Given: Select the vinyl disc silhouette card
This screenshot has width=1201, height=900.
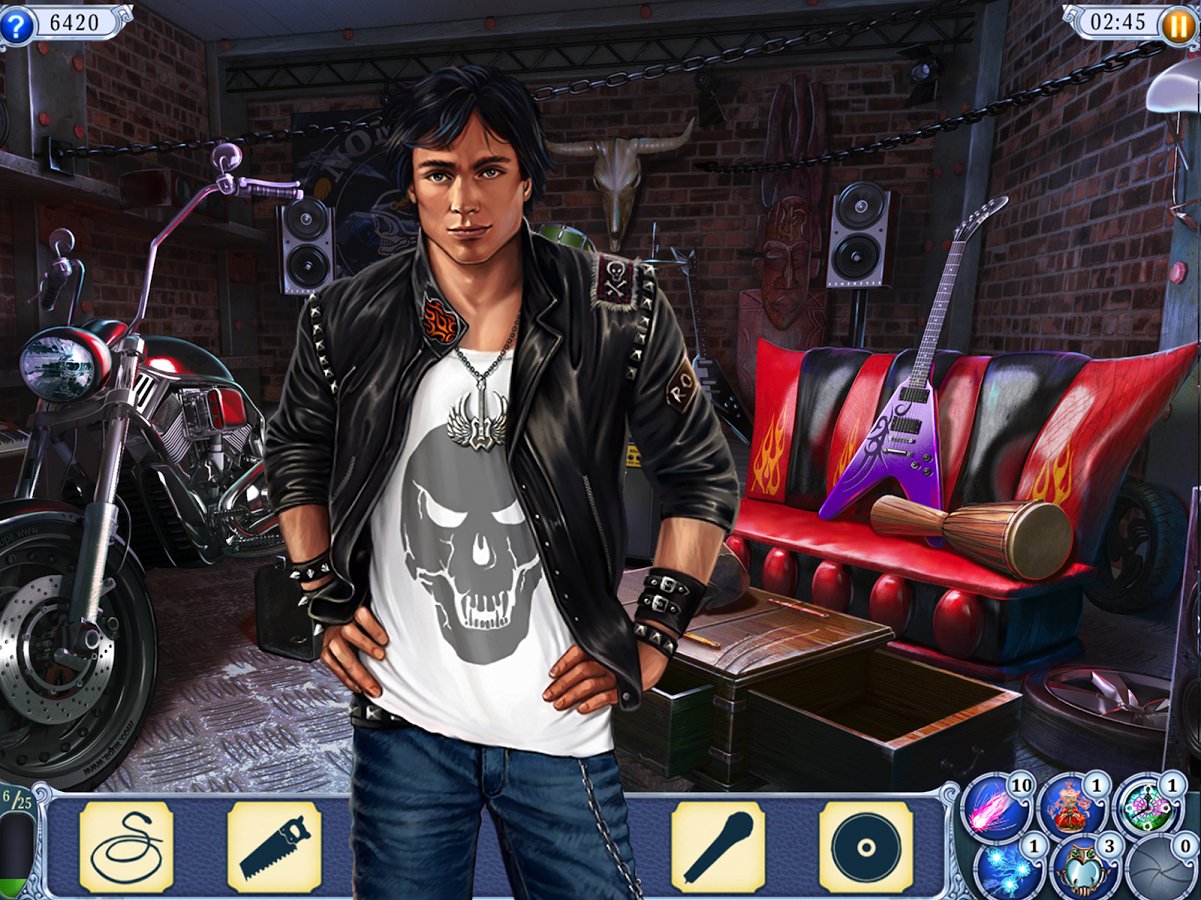Looking at the screenshot, I should (x=866, y=847).
